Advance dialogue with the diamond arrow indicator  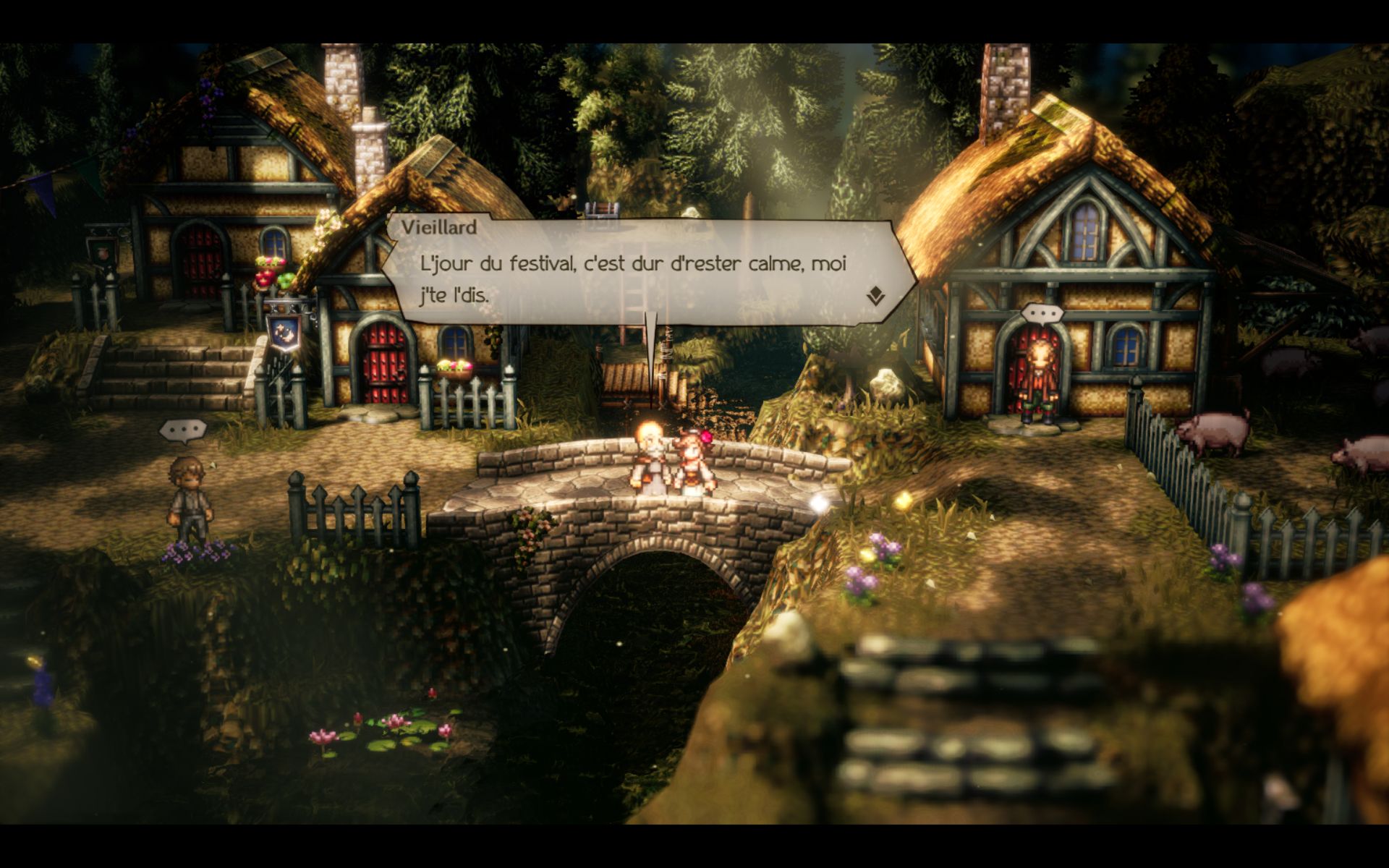[875, 295]
